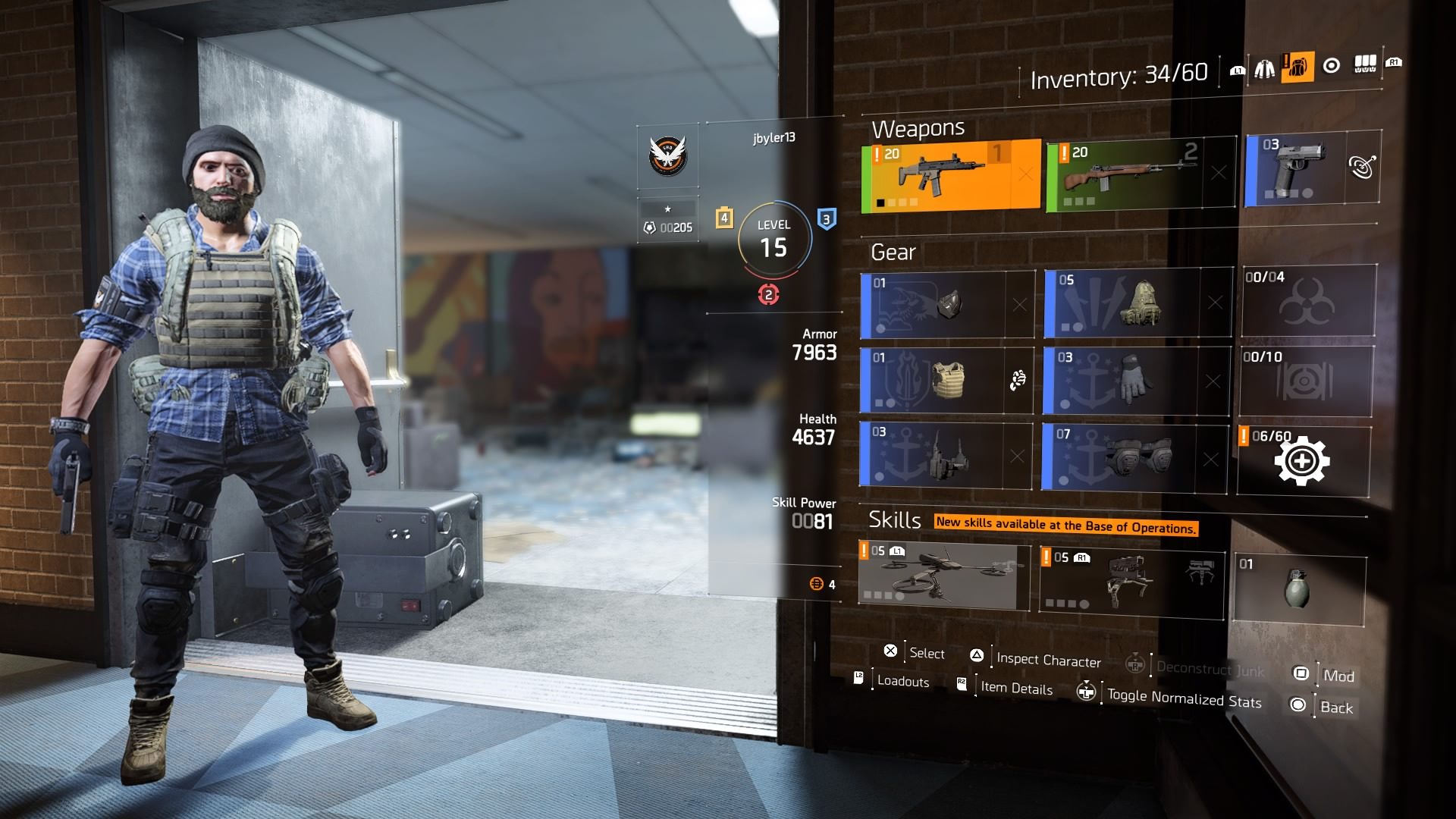Switch to the apparel jacket tab
1456x819 pixels.
pos(1264,69)
